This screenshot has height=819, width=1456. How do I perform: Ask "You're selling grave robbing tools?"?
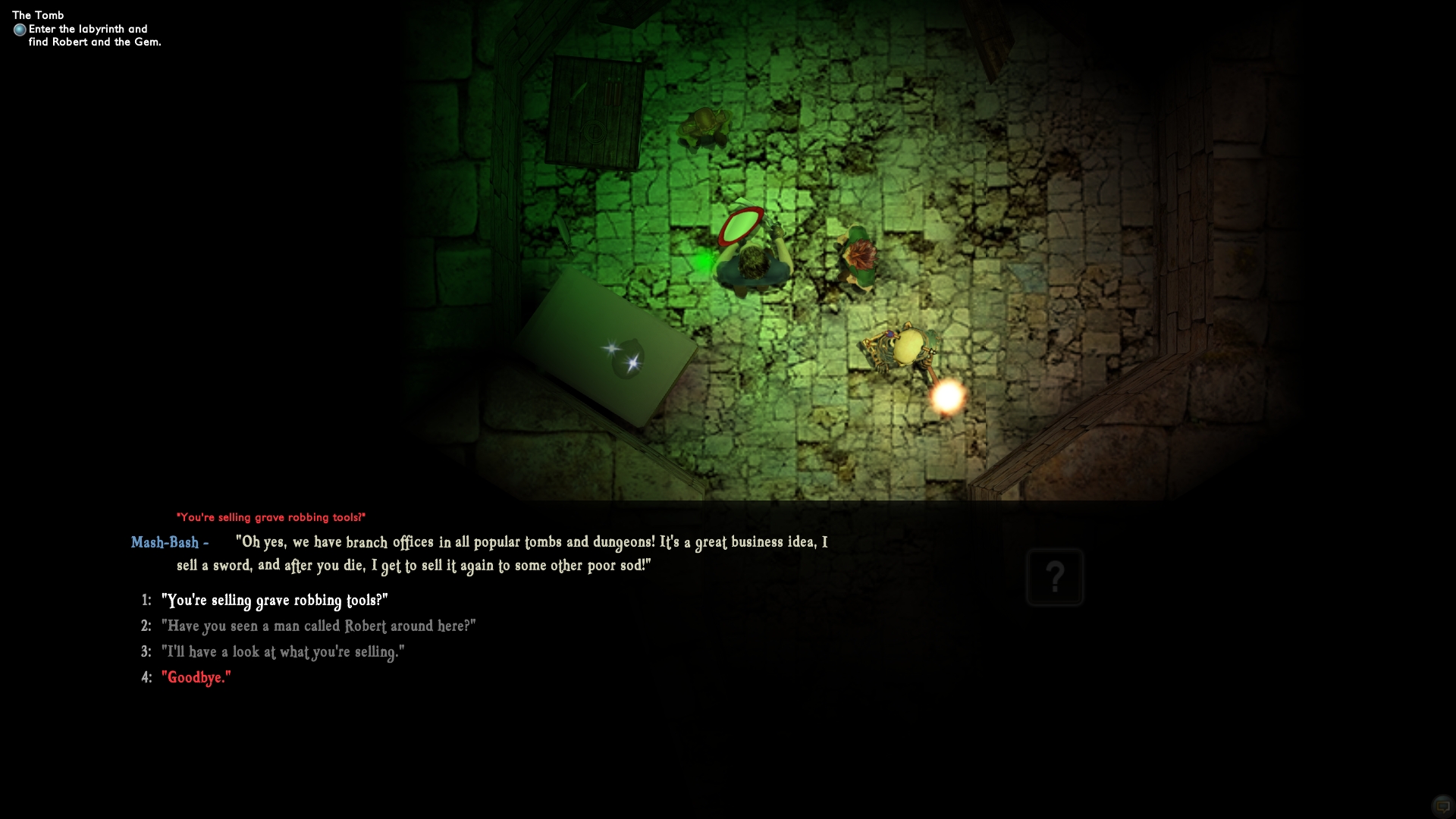[x=274, y=601]
